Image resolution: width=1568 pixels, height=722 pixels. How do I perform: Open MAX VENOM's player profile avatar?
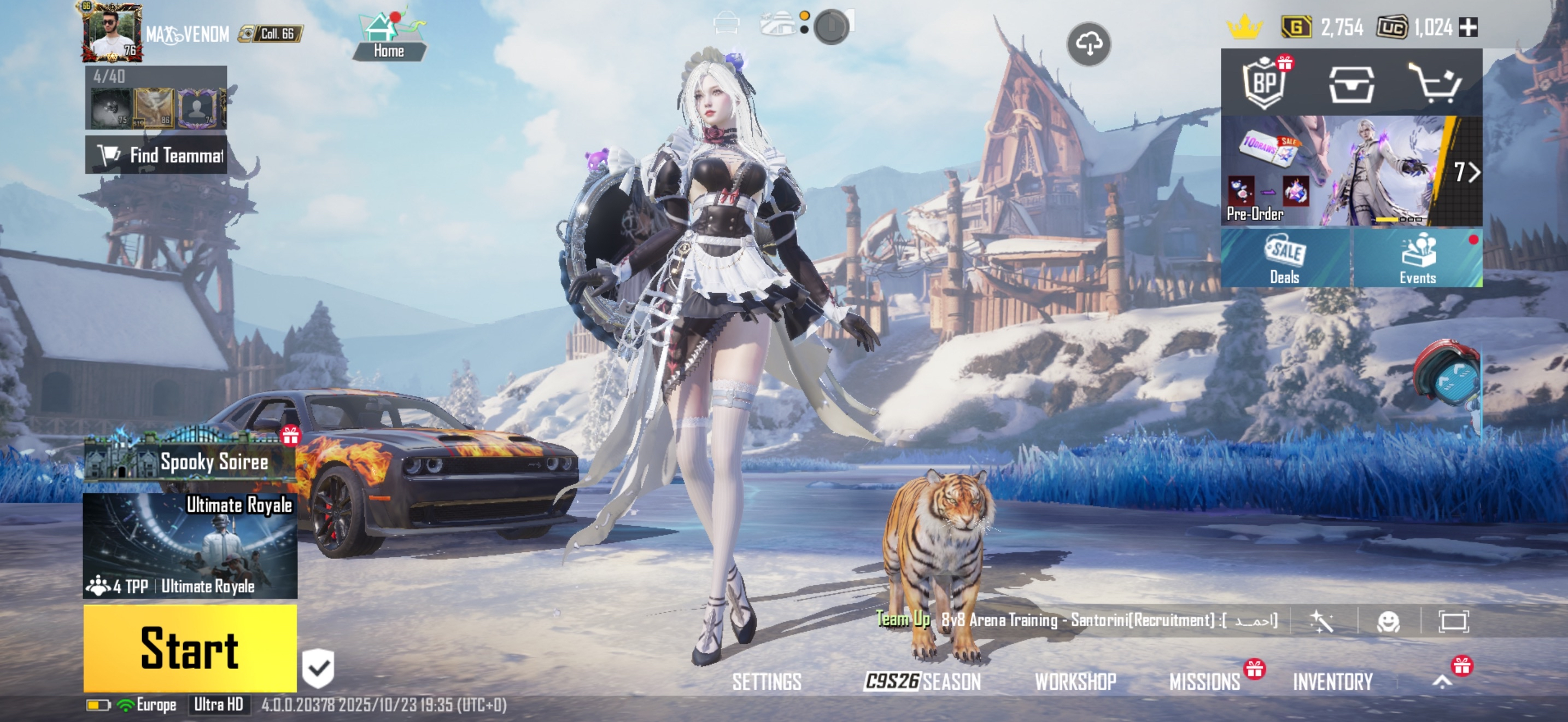[x=113, y=32]
